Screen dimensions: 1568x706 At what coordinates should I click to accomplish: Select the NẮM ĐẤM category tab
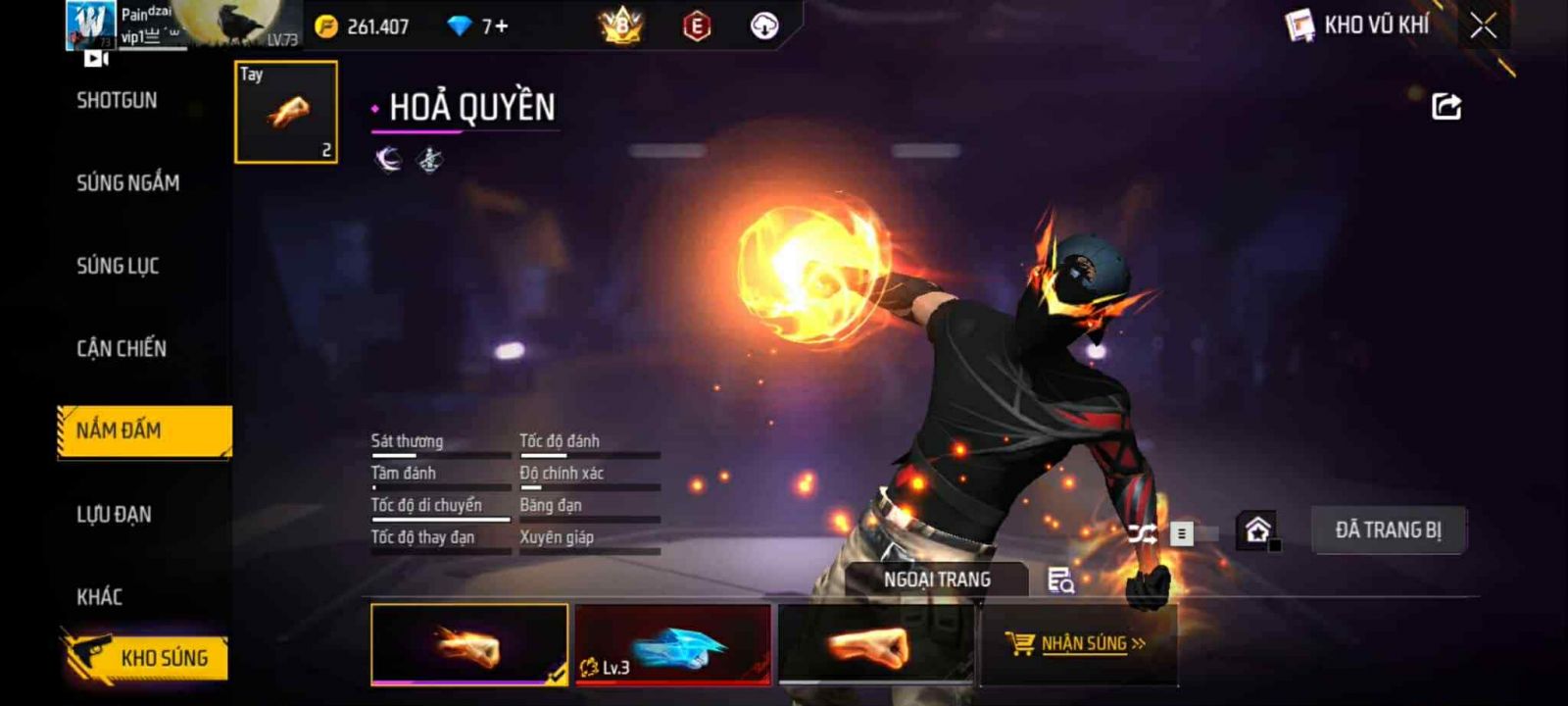tap(144, 430)
